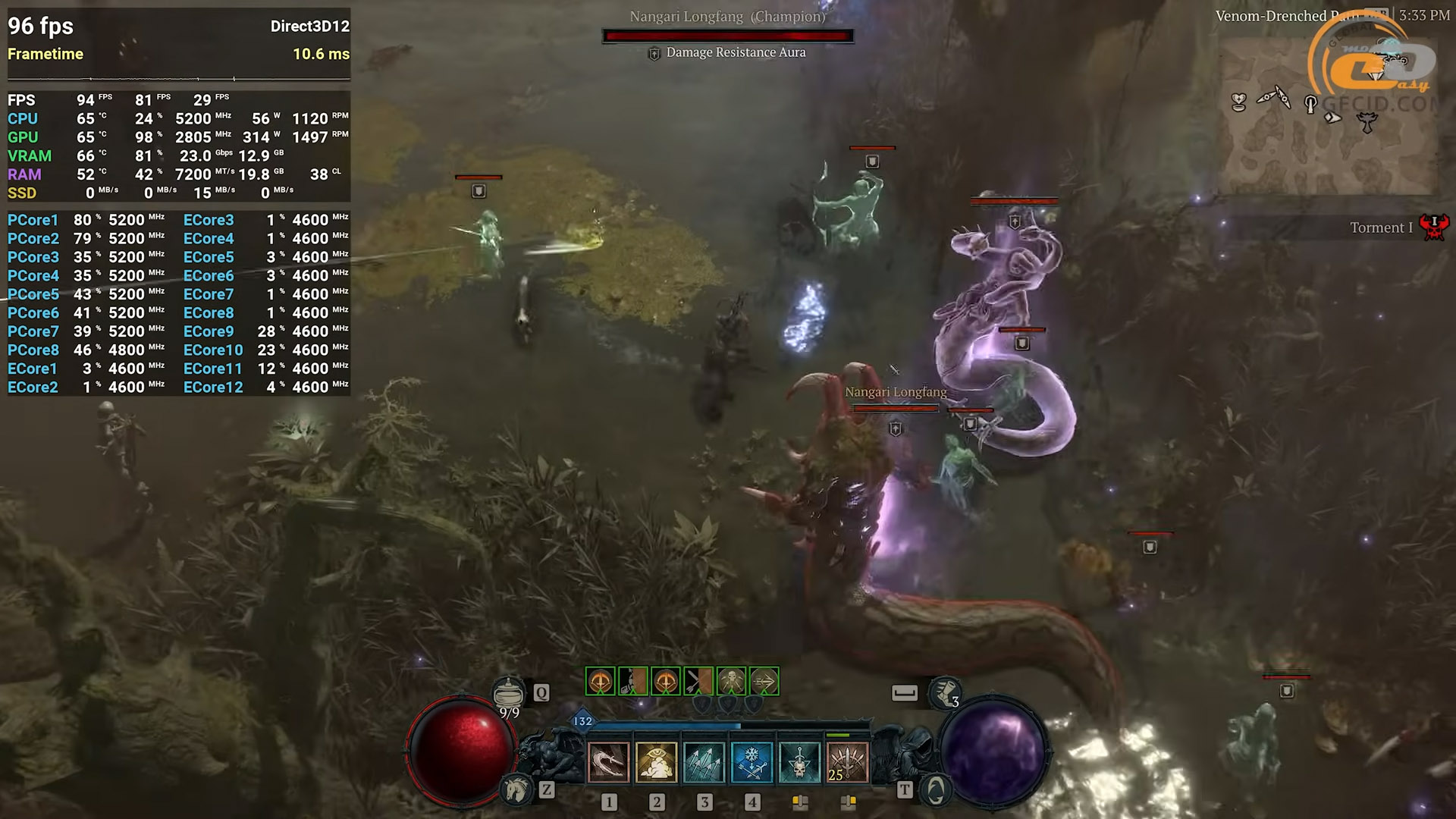
Task: Select the healer heart marker on minimap
Action: [x=1239, y=102]
